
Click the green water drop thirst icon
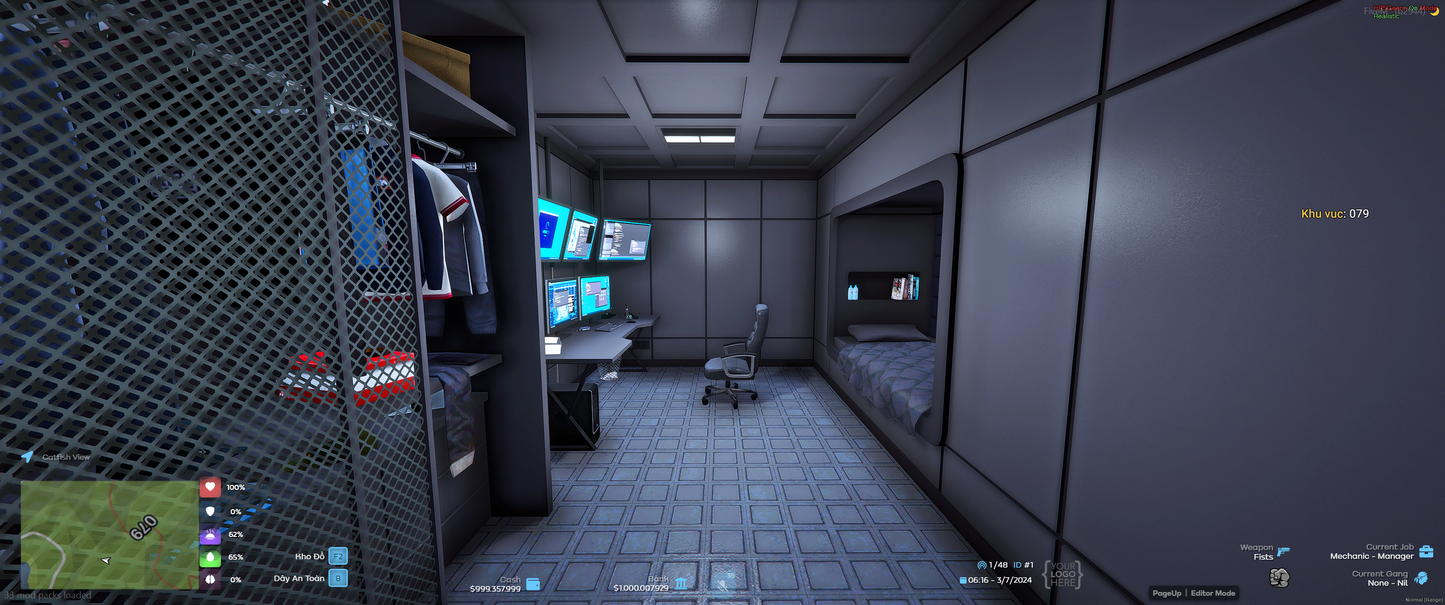pyautogui.click(x=210, y=557)
